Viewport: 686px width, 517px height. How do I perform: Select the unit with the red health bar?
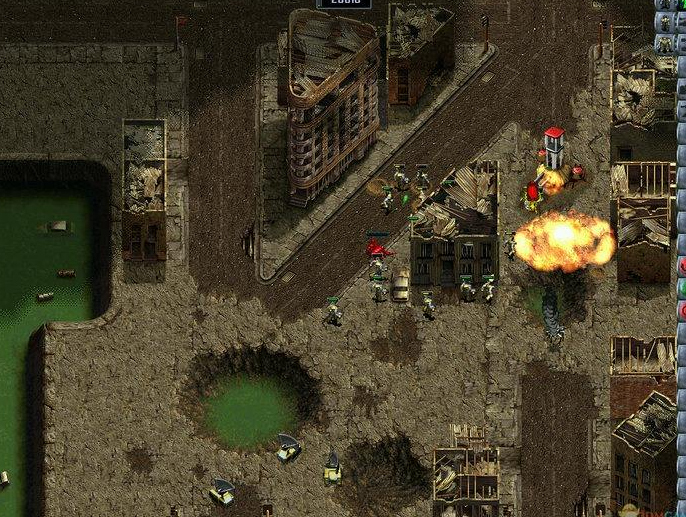pyautogui.click(x=378, y=246)
